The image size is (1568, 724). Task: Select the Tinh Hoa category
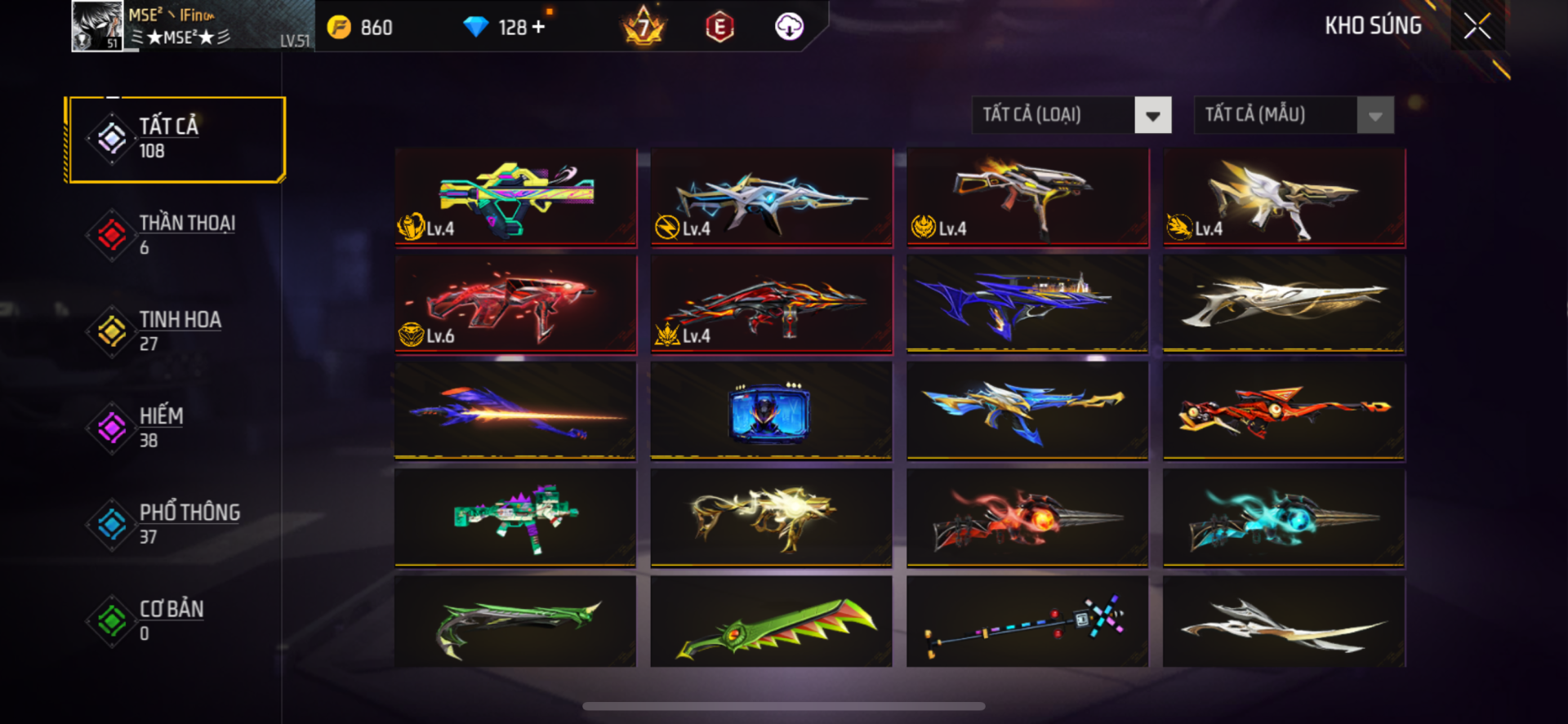(x=177, y=331)
